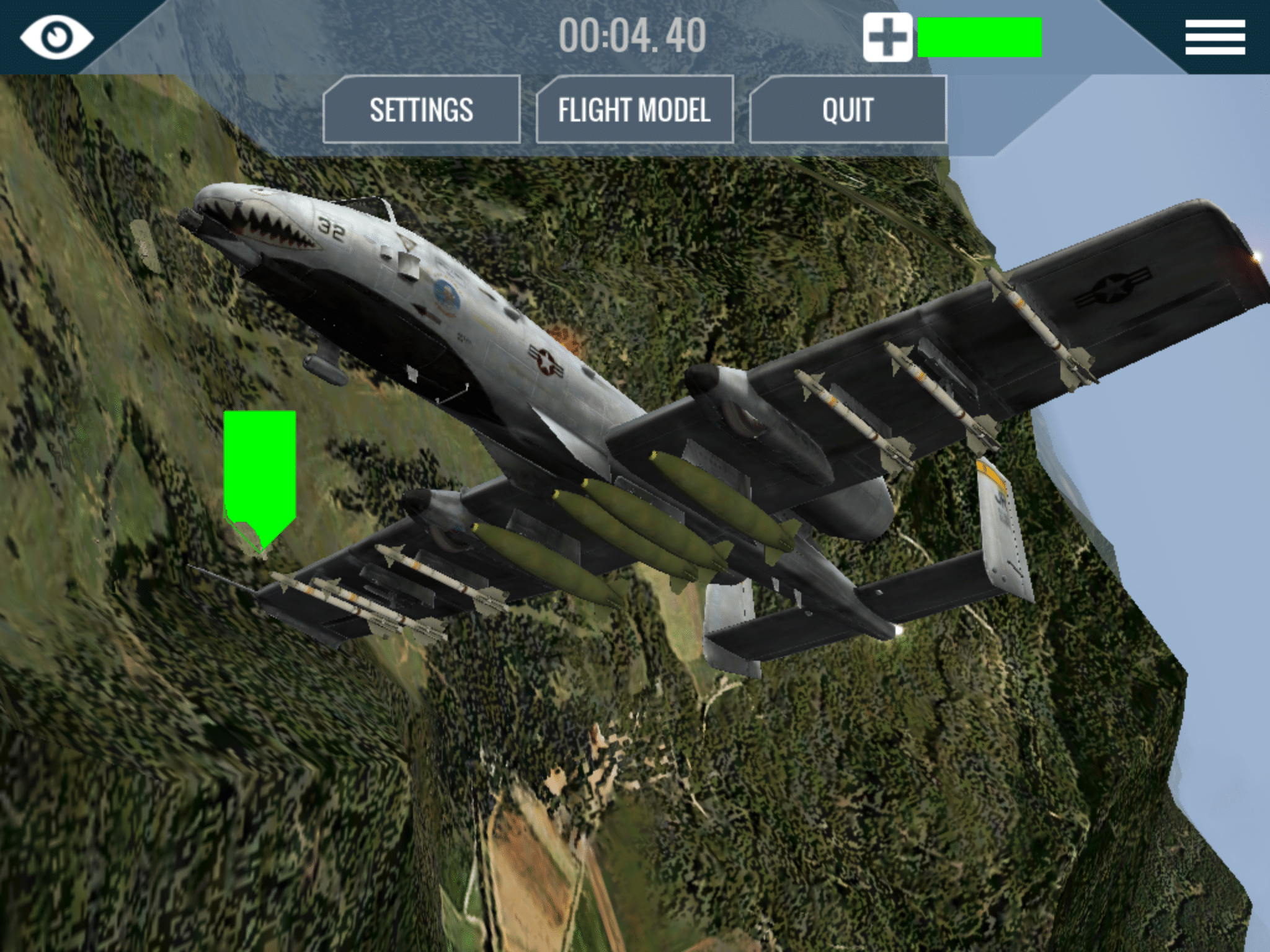Screen dimensions: 1270x952
Task: Open the Settings menu
Action: [421, 110]
